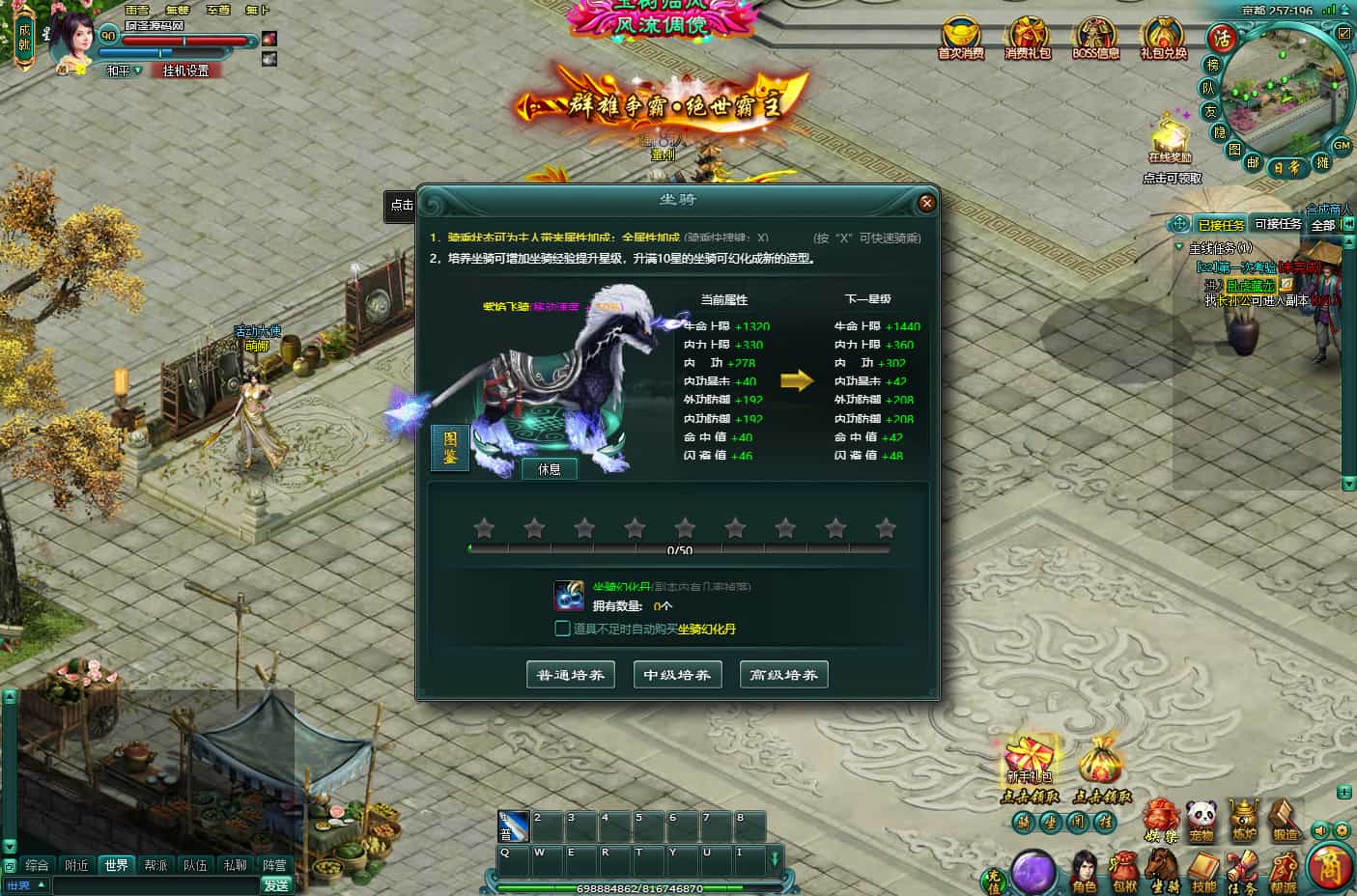Claim the 新手礼包 newbie gift box
The width and height of the screenshot is (1357, 896).
click(1030, 763)
